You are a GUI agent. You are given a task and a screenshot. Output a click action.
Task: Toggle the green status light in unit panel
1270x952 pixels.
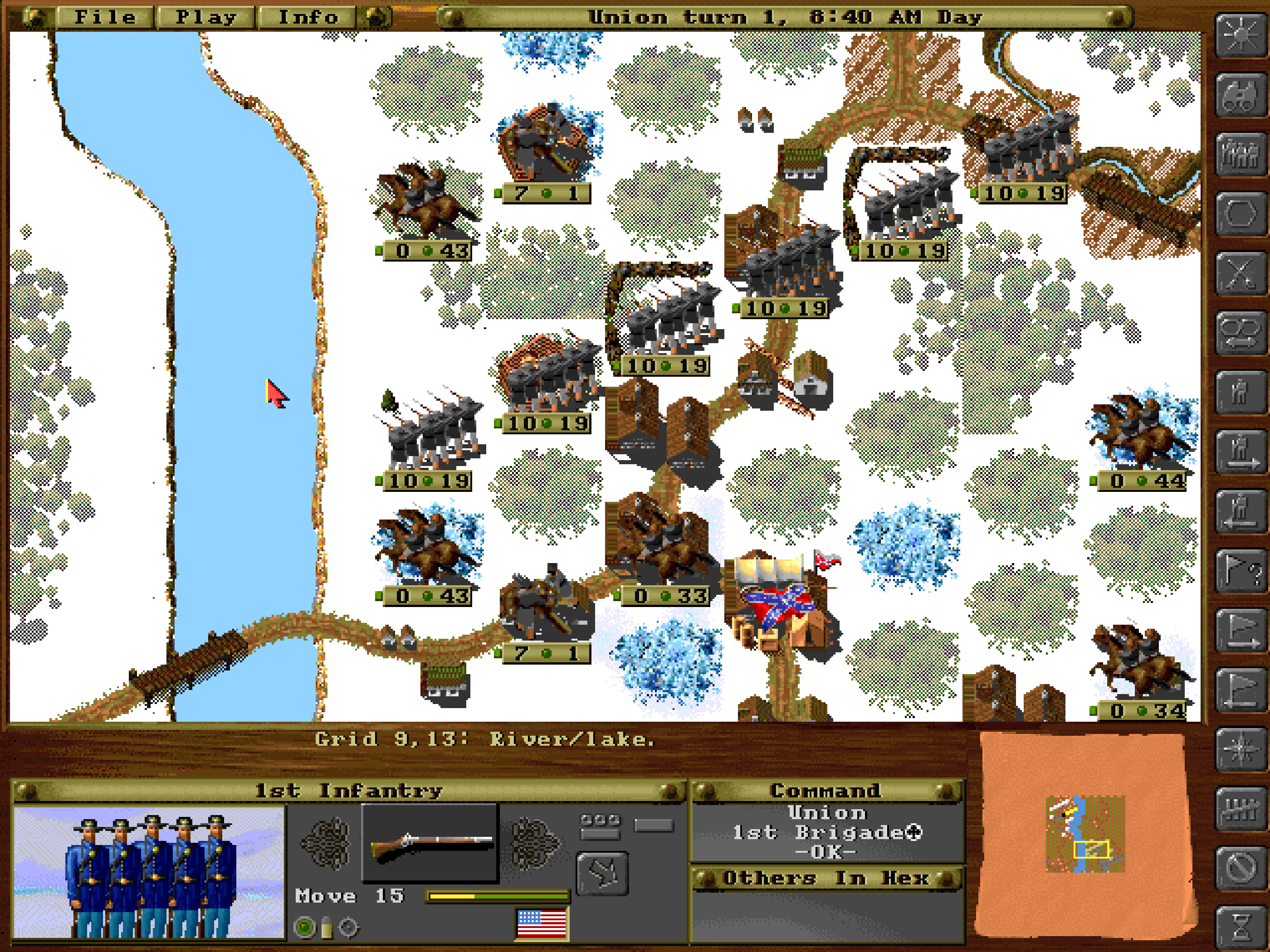(304, 928)
